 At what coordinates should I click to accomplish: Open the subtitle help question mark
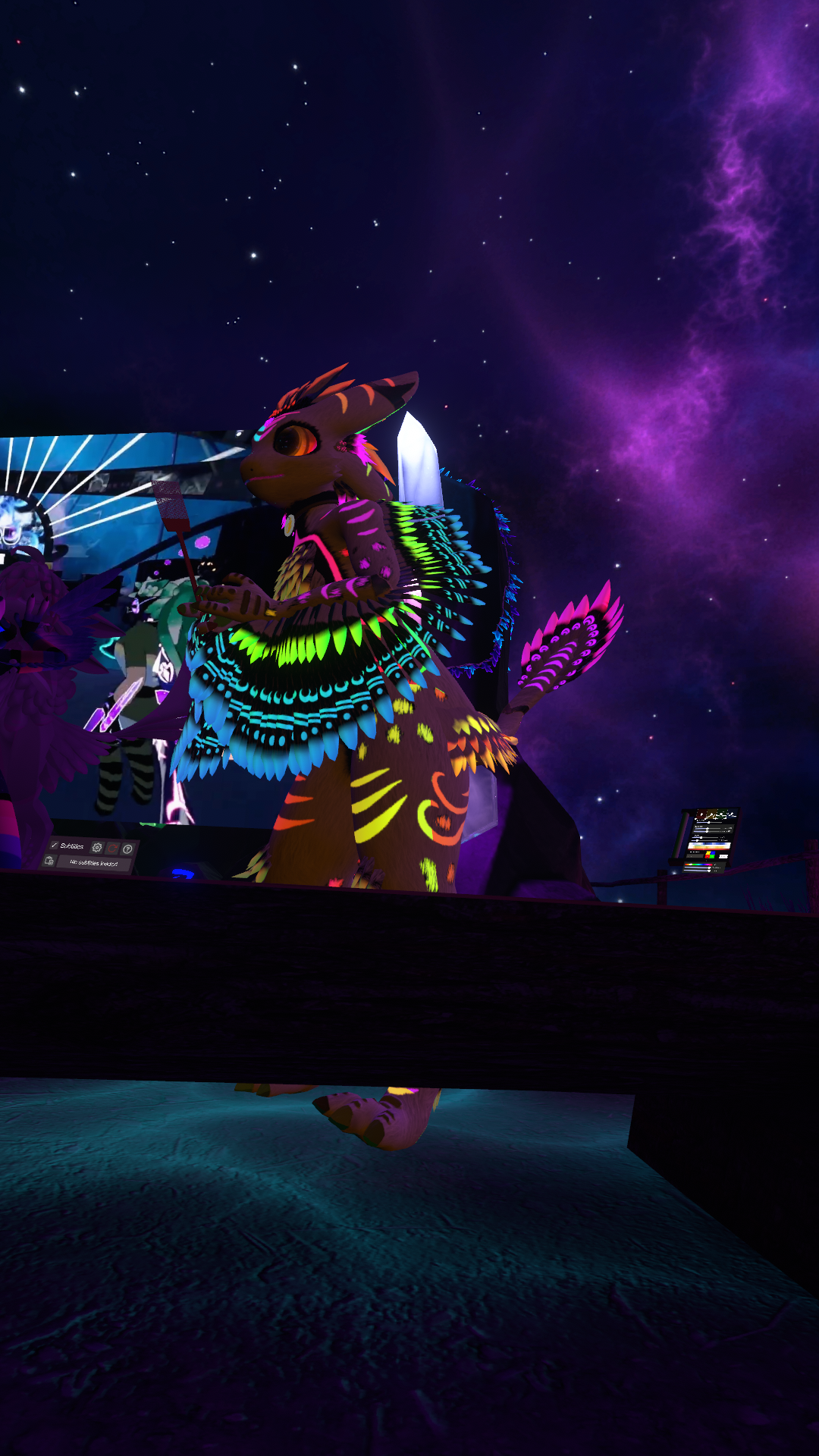tap(127, 849)
